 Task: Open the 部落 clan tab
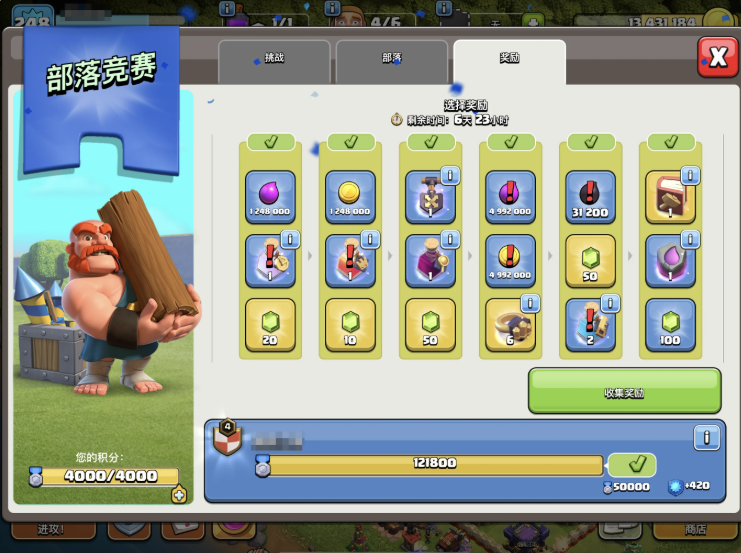coord(391,60)
